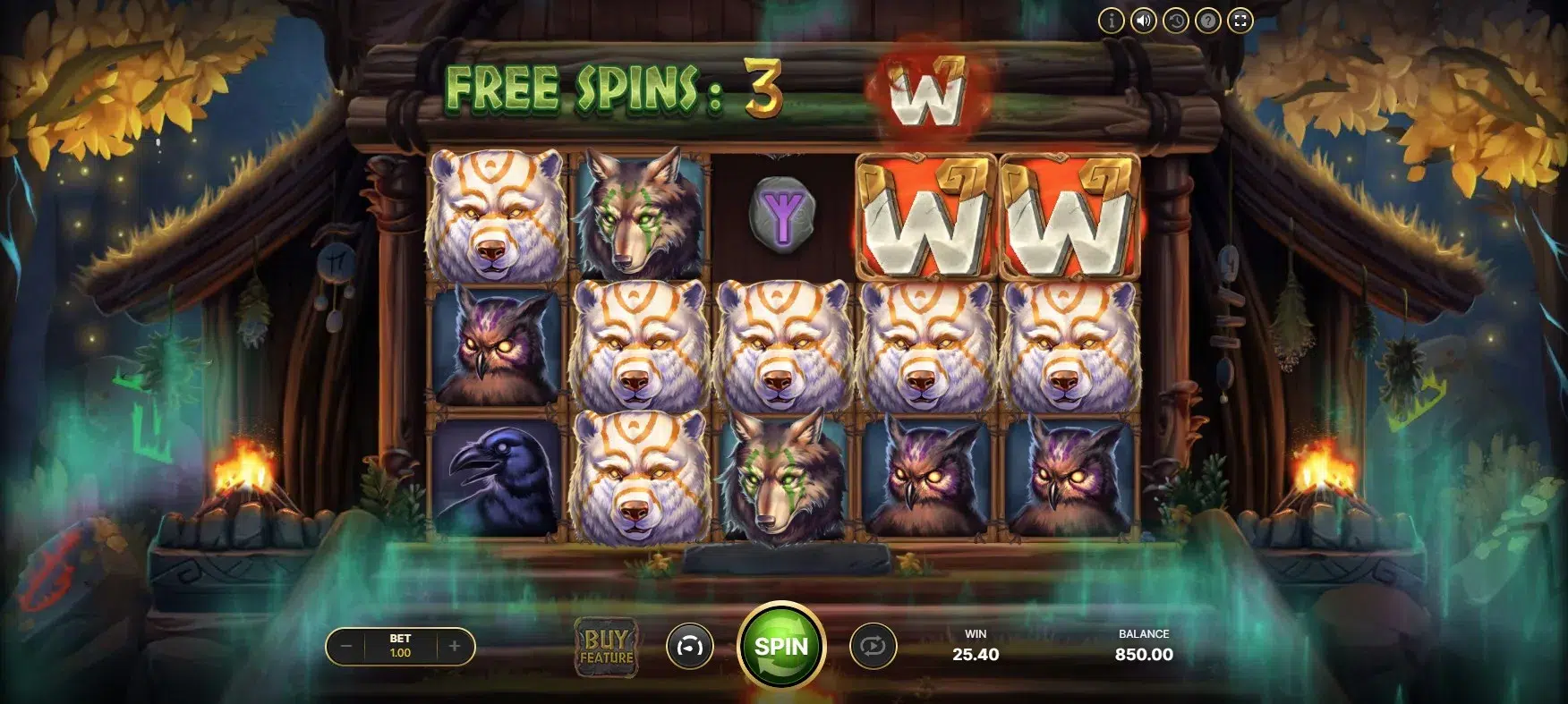This screenshot has height=704, width=1568.
Task: Mute the sound with the speaker icon
Action: (x=1144, y=21)
